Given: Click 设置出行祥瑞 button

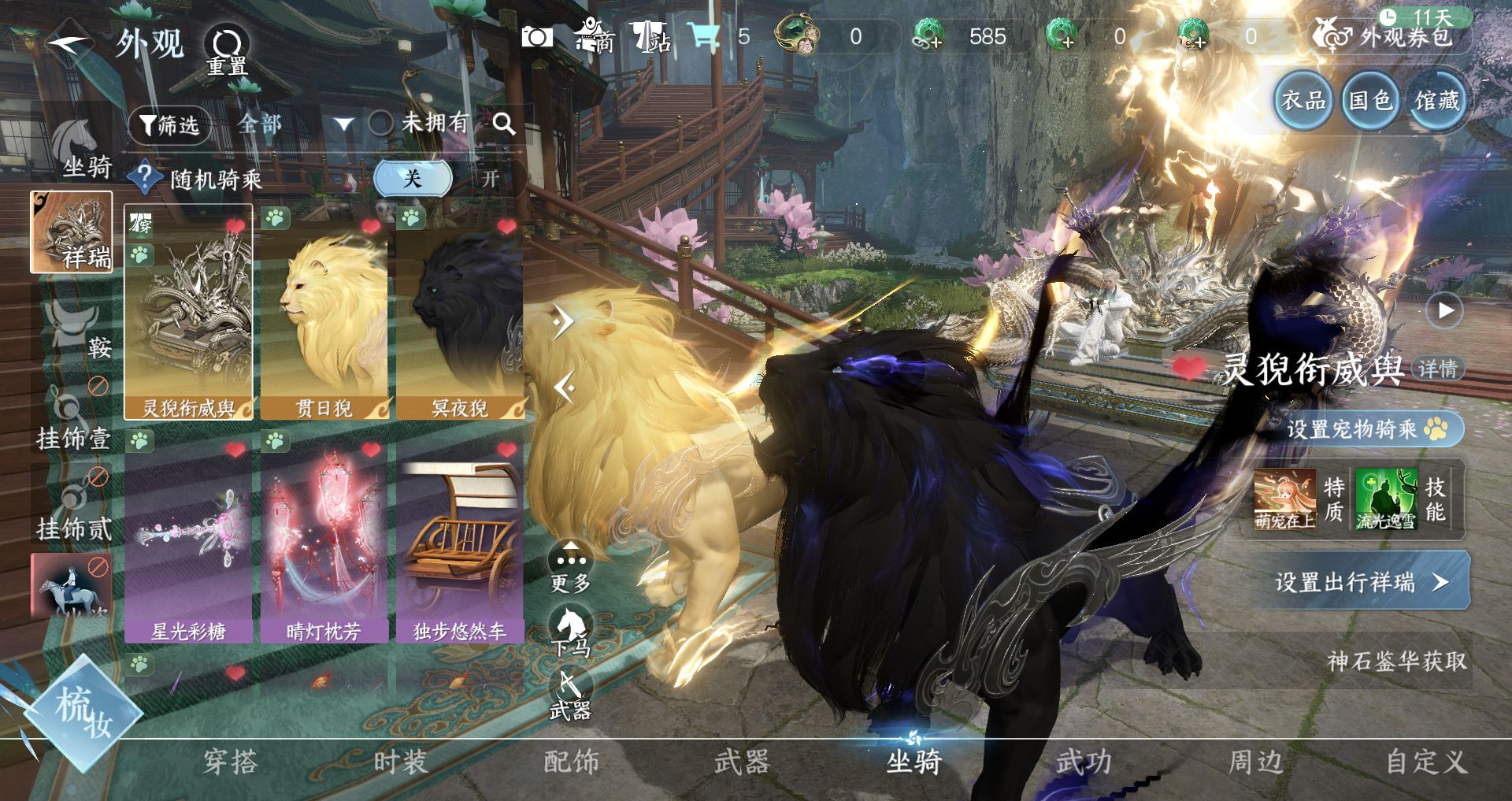Looking at the screenshot, I should 1360,582.
